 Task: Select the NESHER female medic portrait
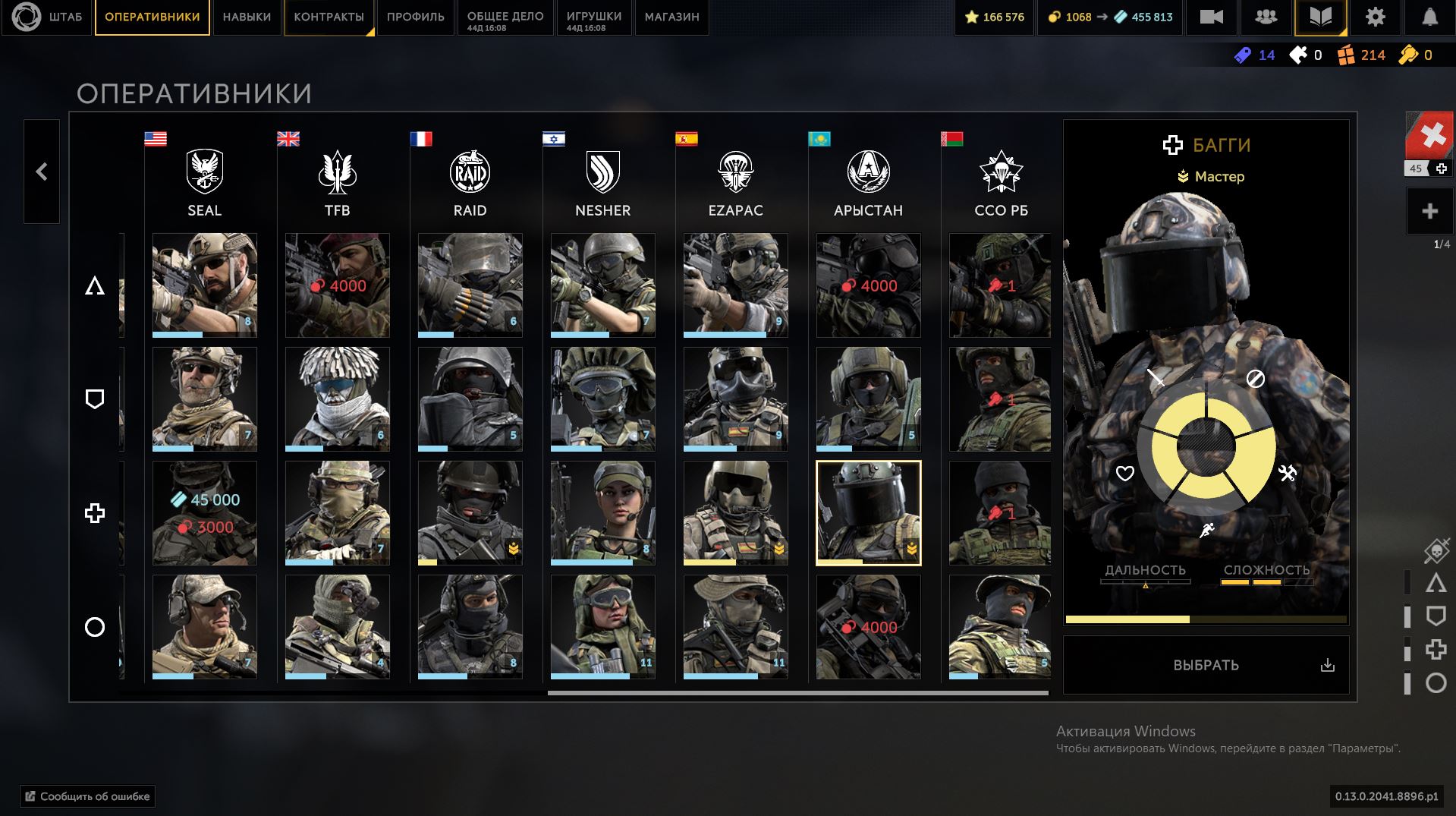(x=602, y=512)
